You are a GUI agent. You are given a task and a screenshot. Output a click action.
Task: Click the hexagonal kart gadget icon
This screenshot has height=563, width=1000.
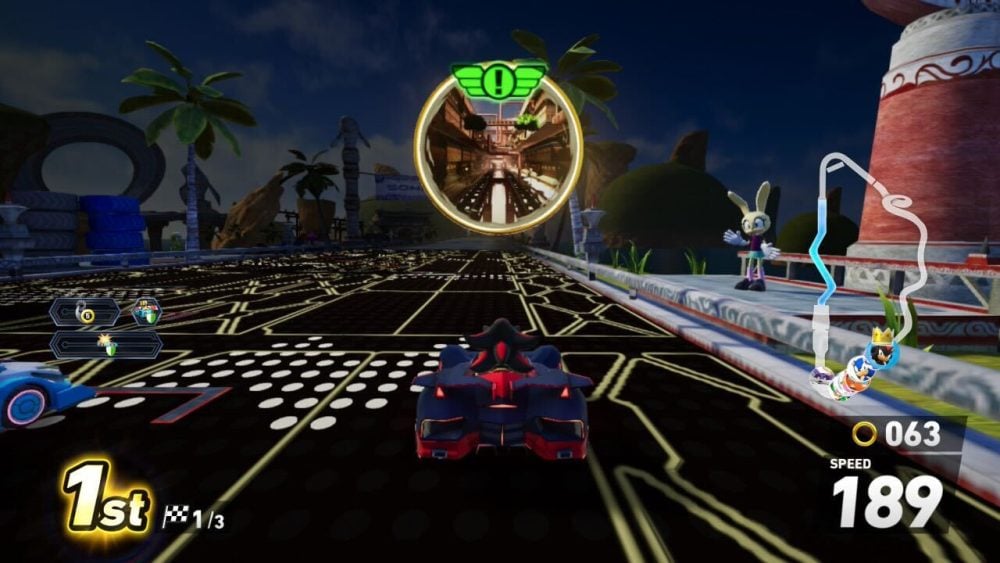pos(146,312)
